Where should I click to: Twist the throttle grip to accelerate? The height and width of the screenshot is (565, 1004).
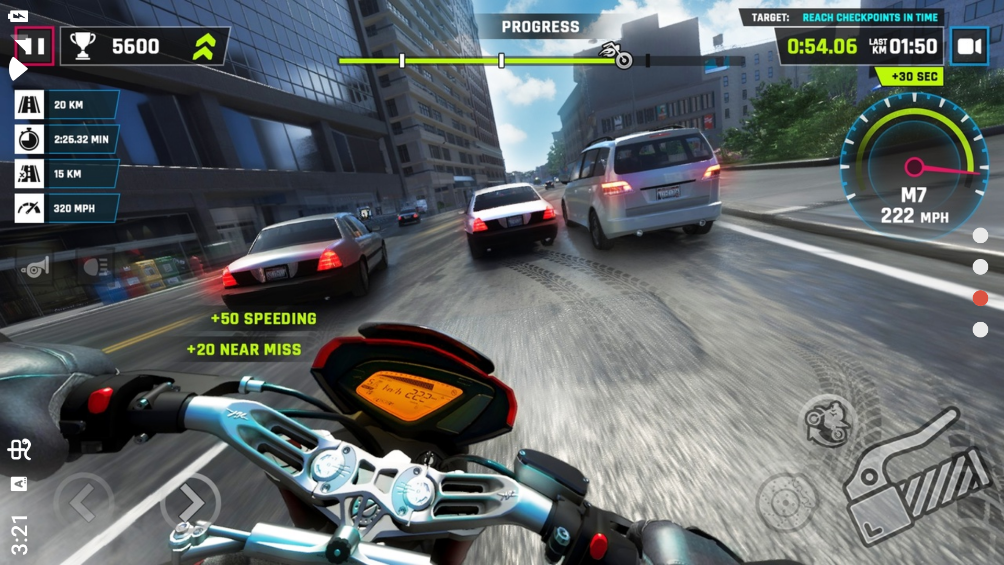(x=908, y=478)
